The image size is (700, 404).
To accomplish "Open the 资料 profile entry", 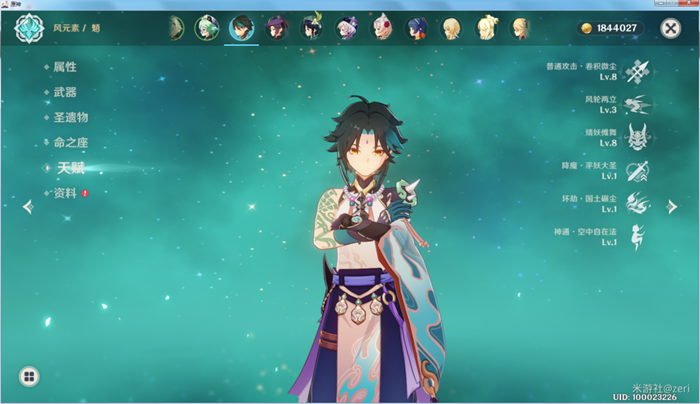I will pyautogui.click(x=64, y=193).
